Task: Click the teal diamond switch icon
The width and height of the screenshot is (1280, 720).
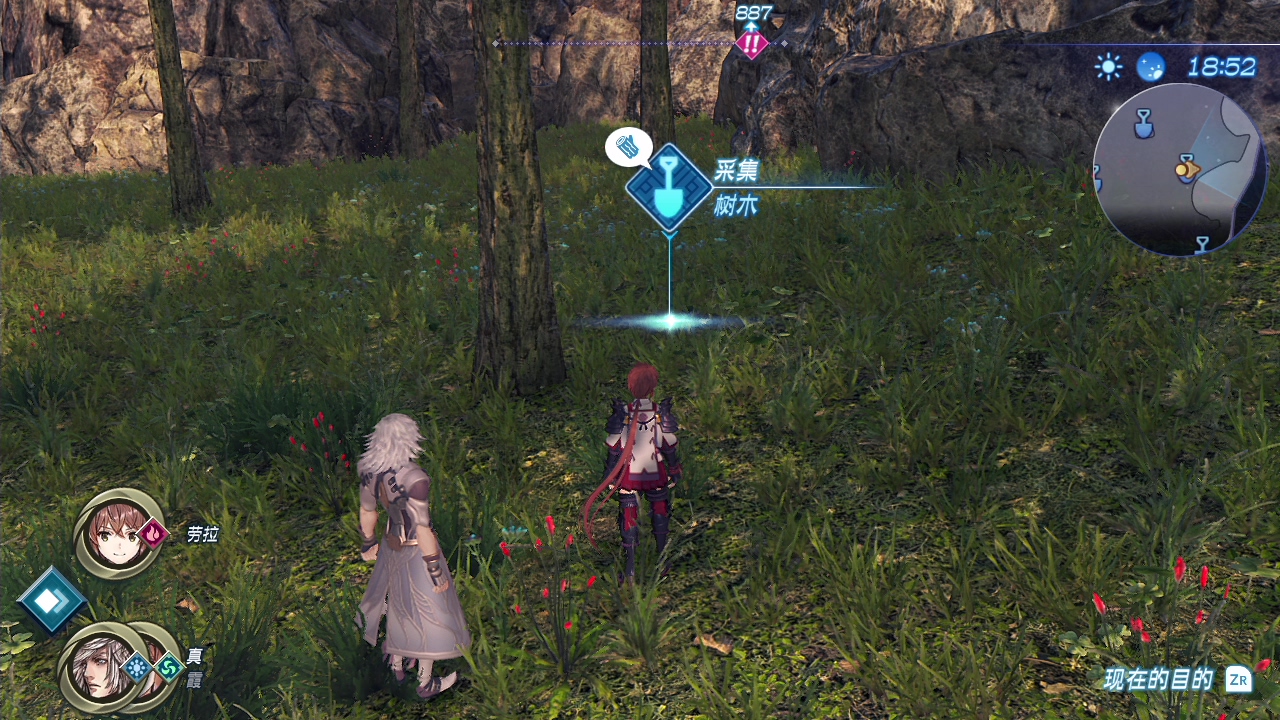Action: pos(50,599)
